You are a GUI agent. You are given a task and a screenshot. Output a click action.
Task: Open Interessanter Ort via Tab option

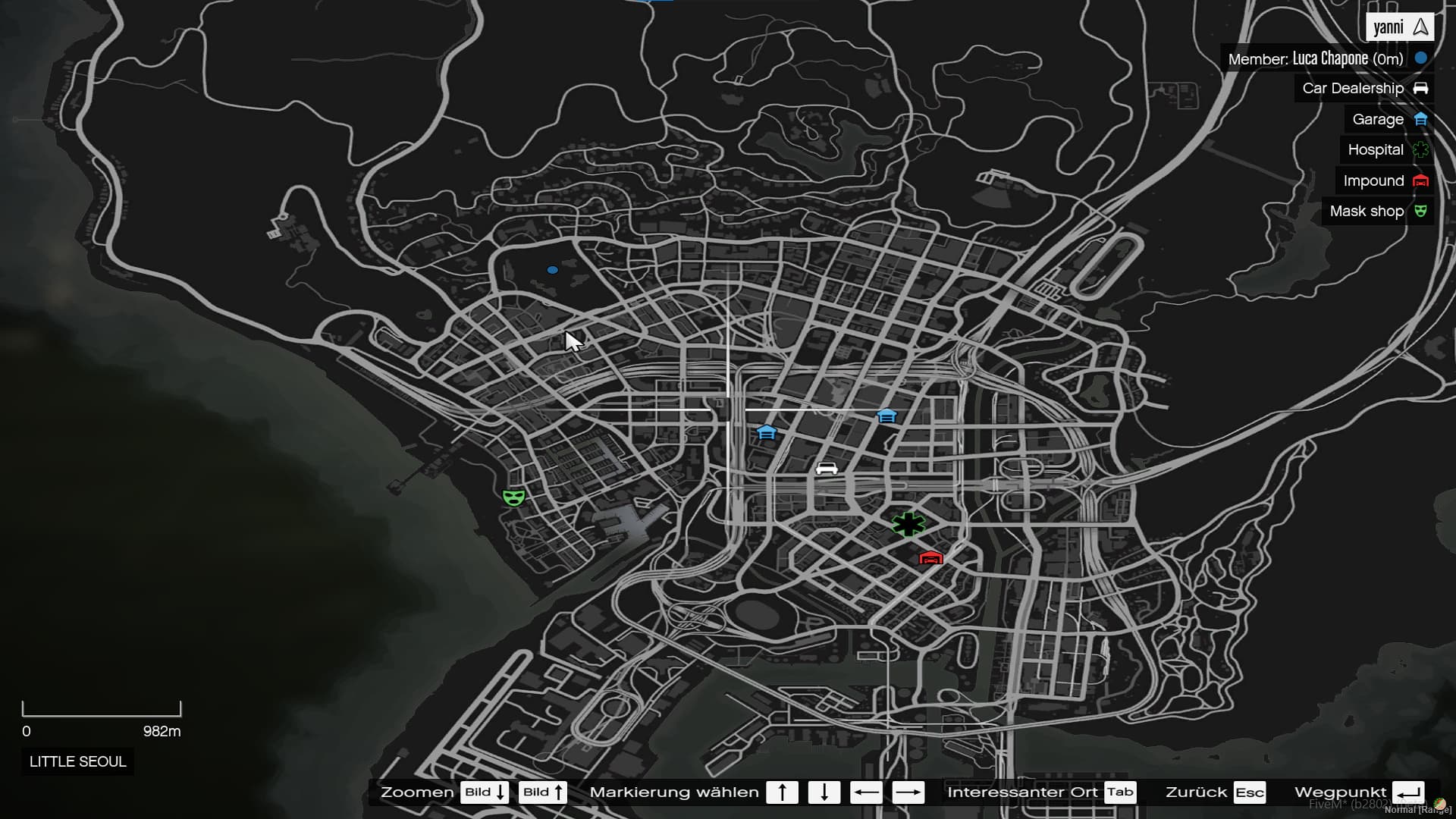tap(1120, 792)
